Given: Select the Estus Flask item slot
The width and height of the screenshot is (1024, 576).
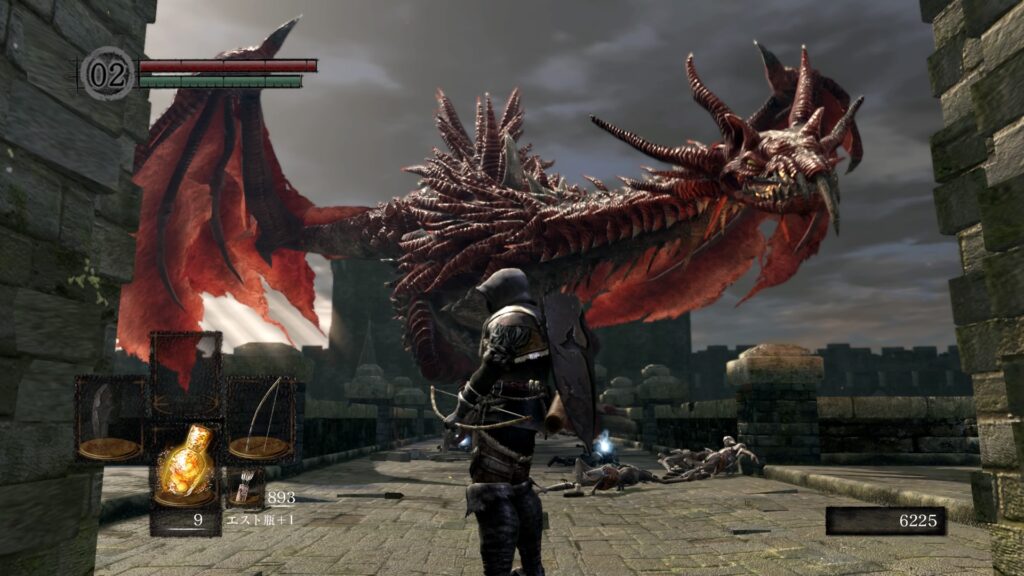Looking at the screenshot, I should [185, 466].
